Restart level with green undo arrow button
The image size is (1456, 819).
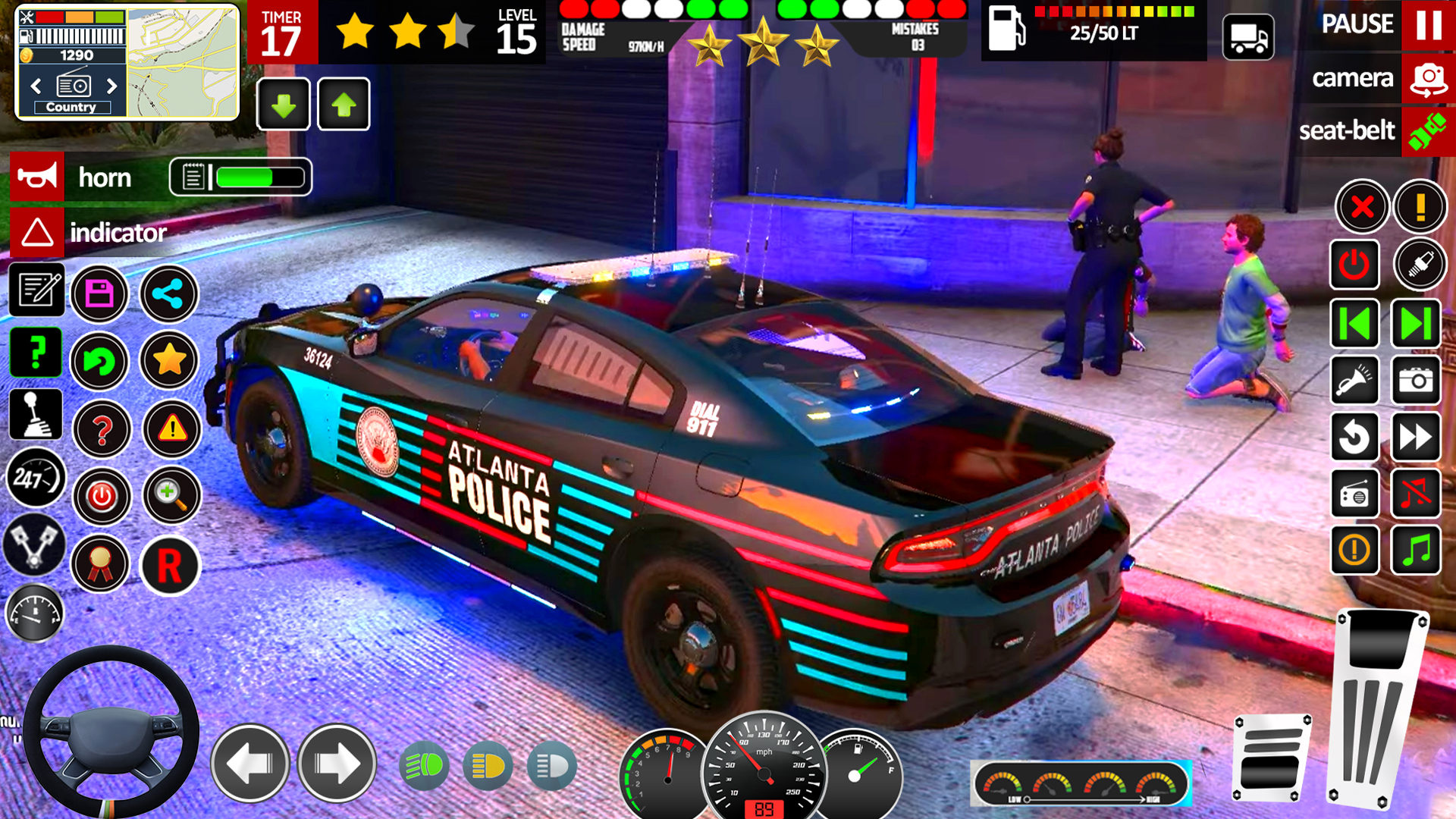pyautogui.click(x=100, y=362)
